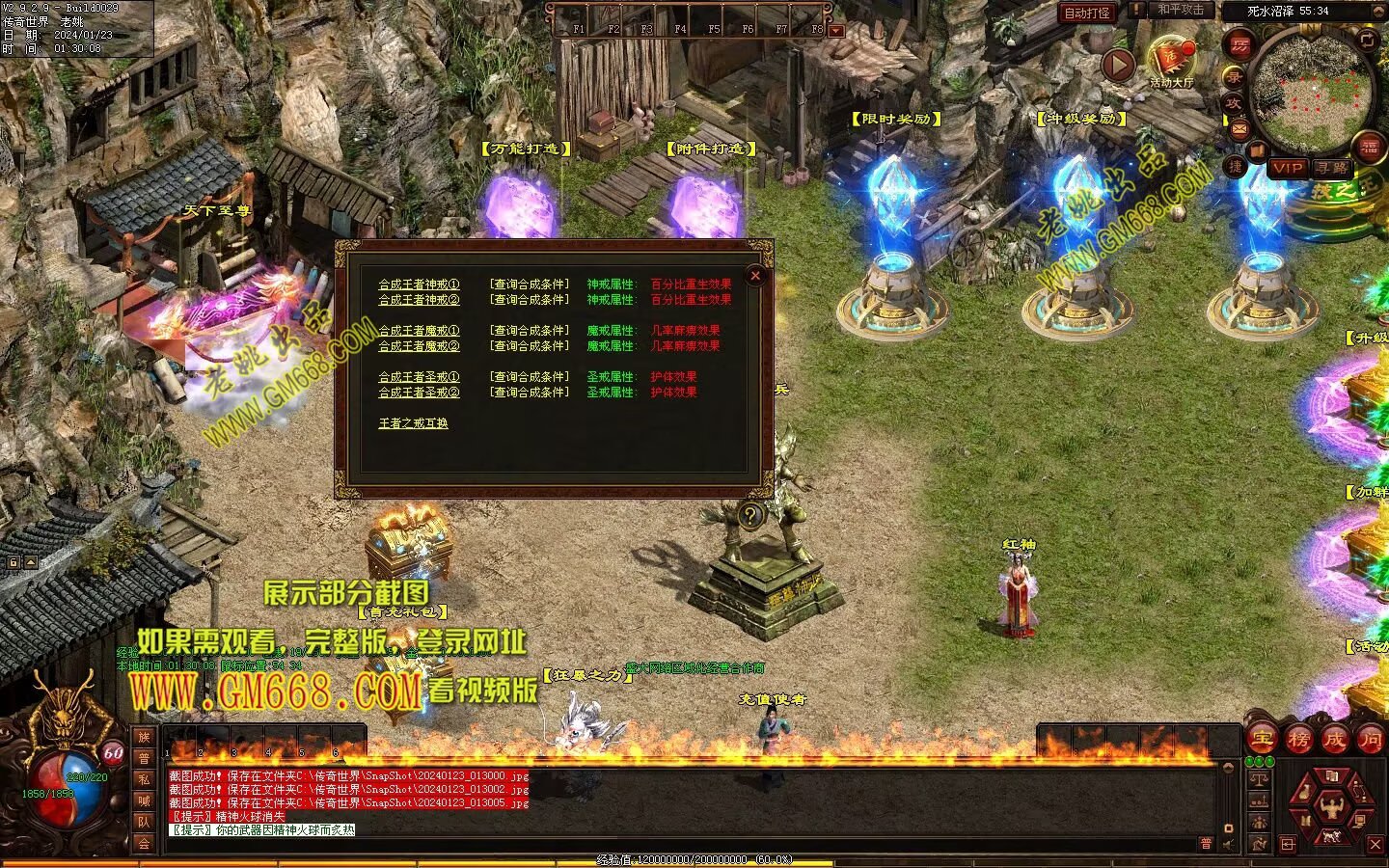The height and width of the screenshot is (868, 1389).
Task: Open the 榜 ranking button
Action: click(x=1298, y=740)
